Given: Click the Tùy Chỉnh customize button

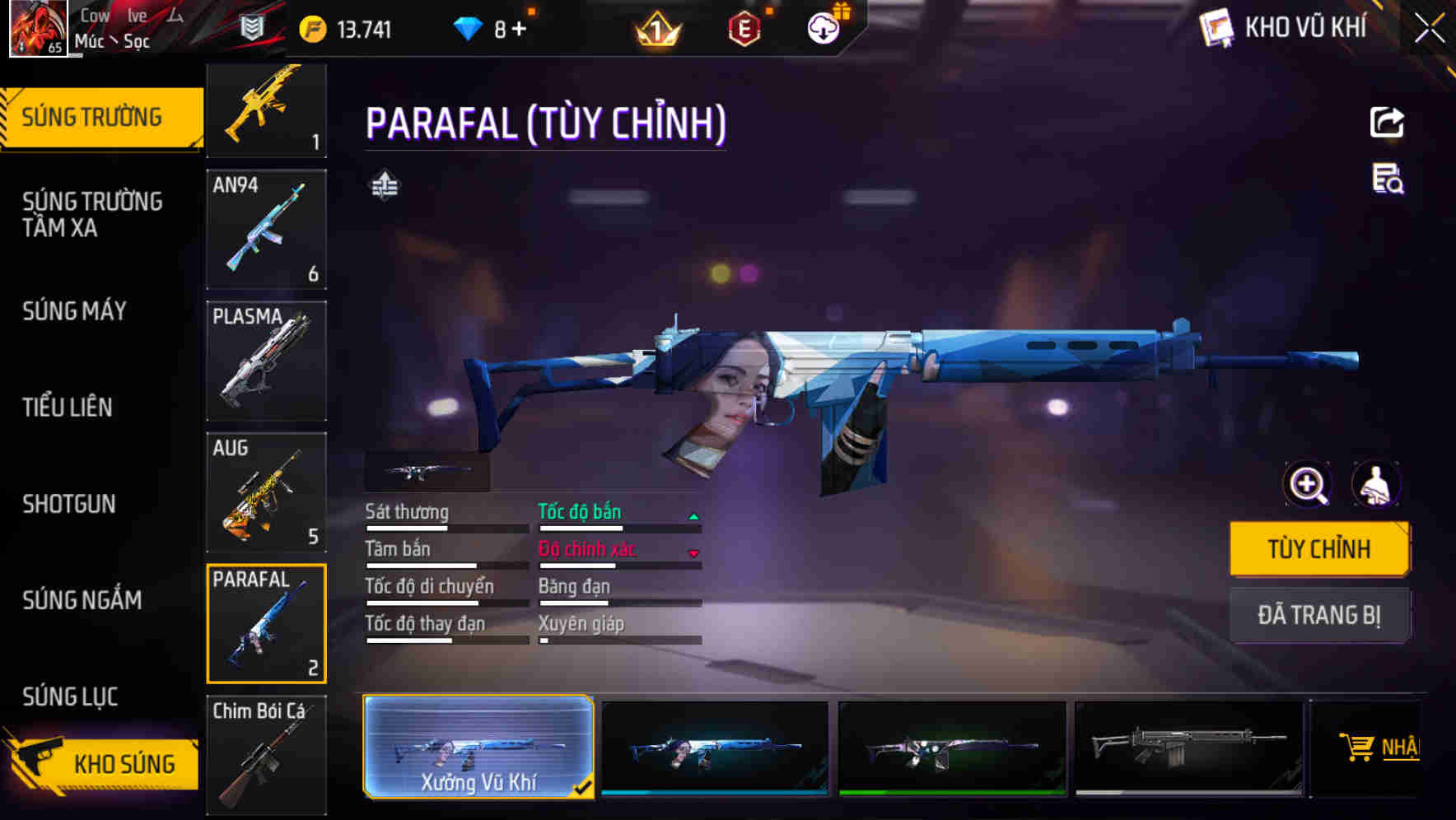Looking at the screenshot, I should click(x=1318, y=549).
